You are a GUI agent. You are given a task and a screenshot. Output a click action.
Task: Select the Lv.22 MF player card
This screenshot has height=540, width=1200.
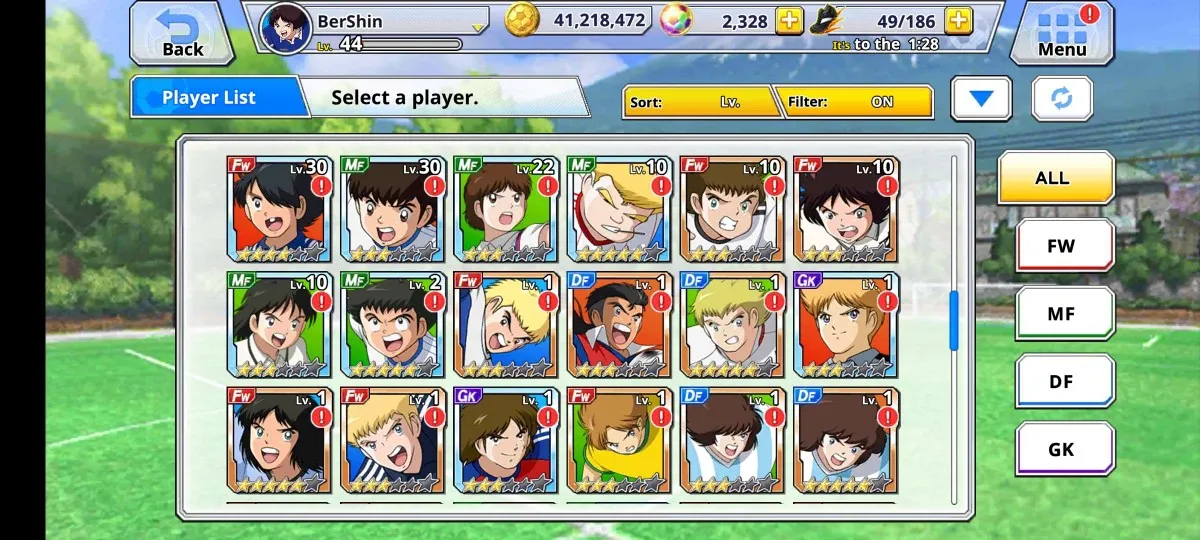pos(502,208)
